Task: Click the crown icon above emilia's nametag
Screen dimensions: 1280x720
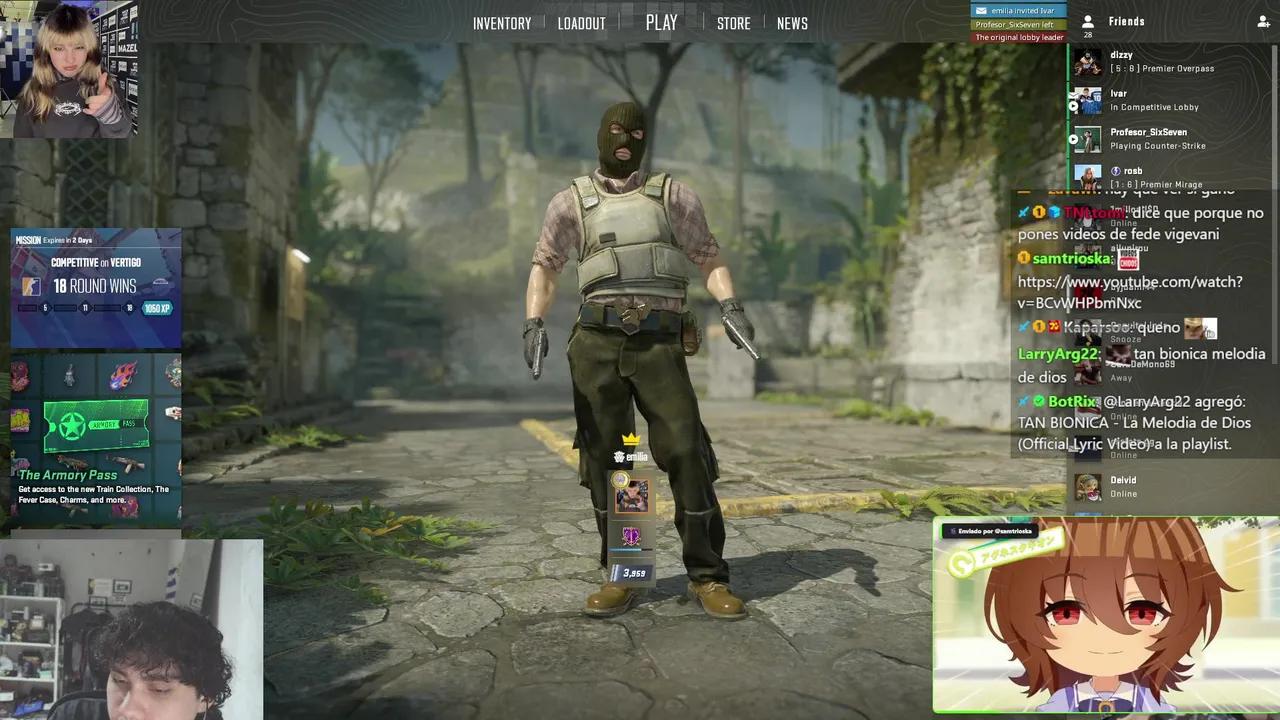Action: (629, 438)
